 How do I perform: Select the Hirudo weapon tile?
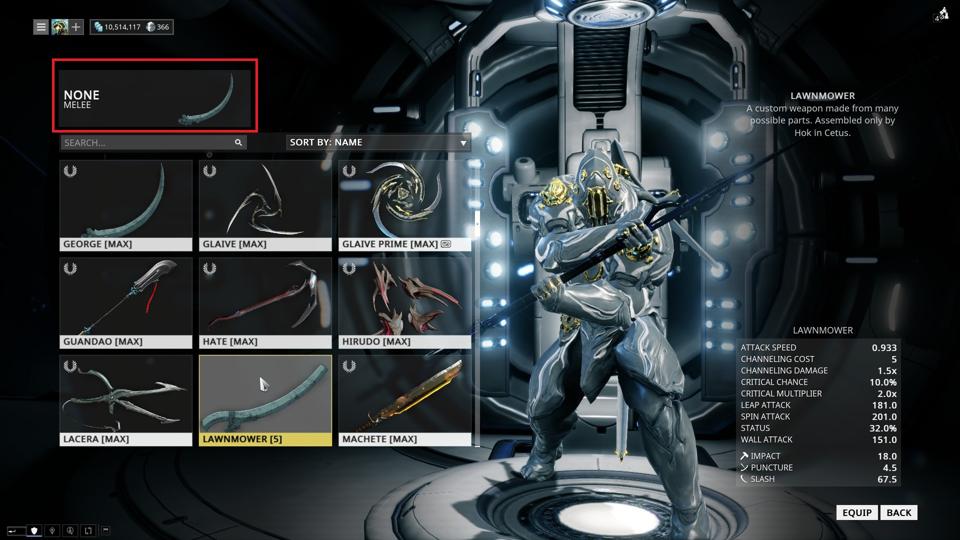[404, 302]
